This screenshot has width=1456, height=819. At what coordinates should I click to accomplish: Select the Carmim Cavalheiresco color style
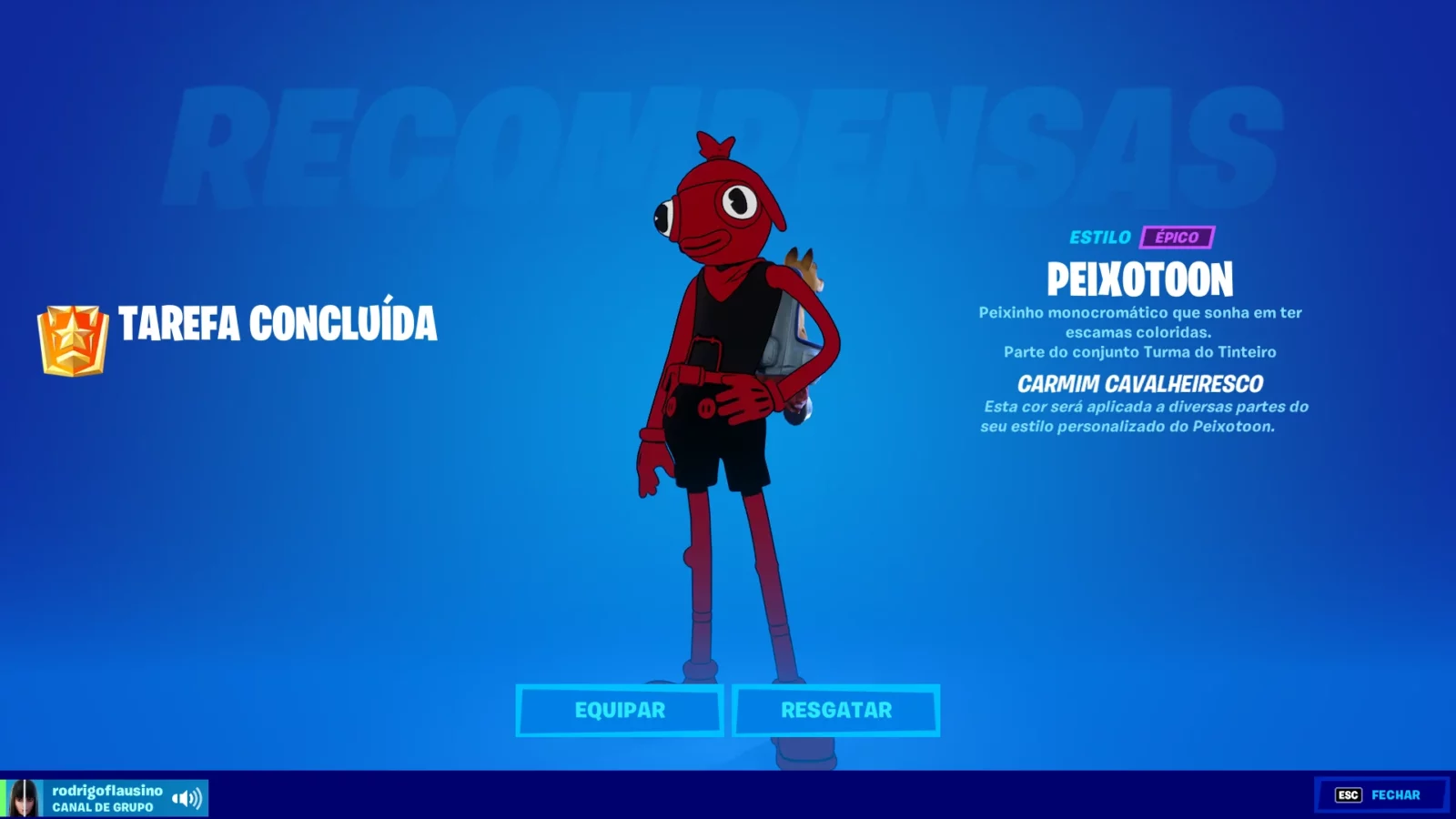pos(1139,383)
